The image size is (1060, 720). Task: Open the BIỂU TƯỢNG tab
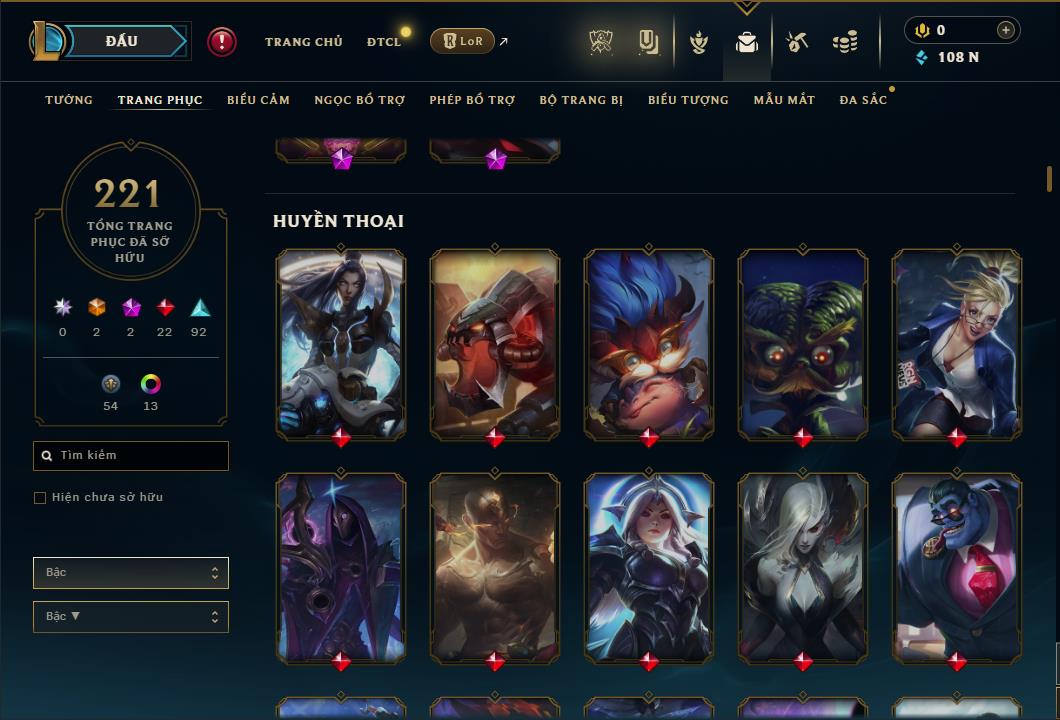tap(688, 100)
